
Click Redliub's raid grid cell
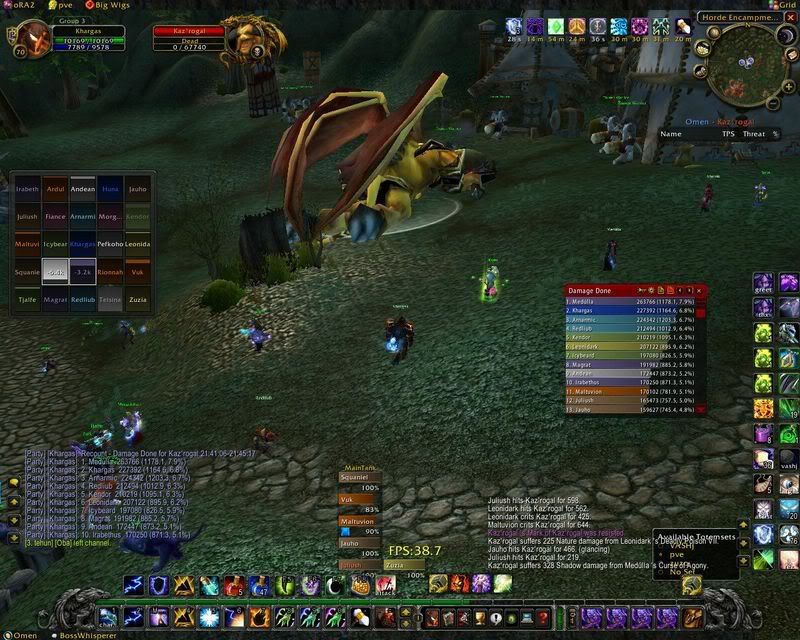pyautogui.click(x=83, y=299)
